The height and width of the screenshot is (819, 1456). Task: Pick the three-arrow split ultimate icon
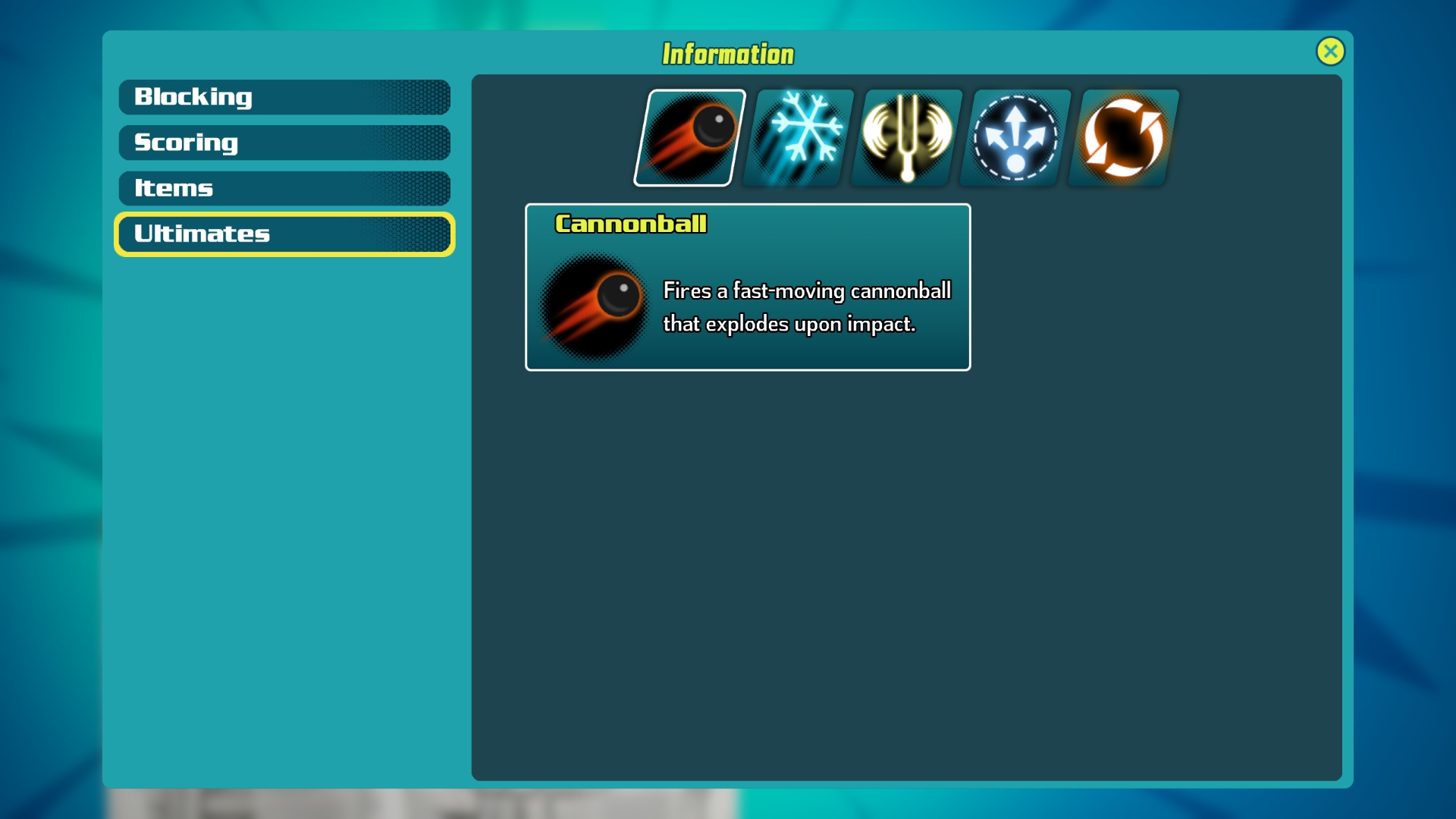(x=1015, y=138)
